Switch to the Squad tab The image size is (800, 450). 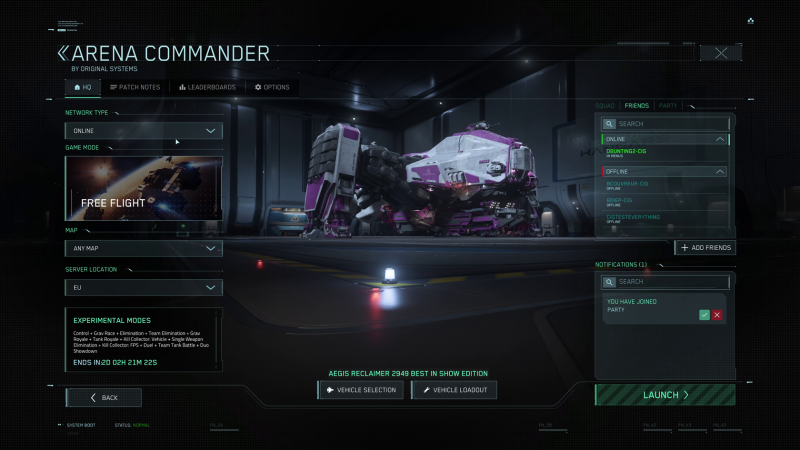pos(604,105)
